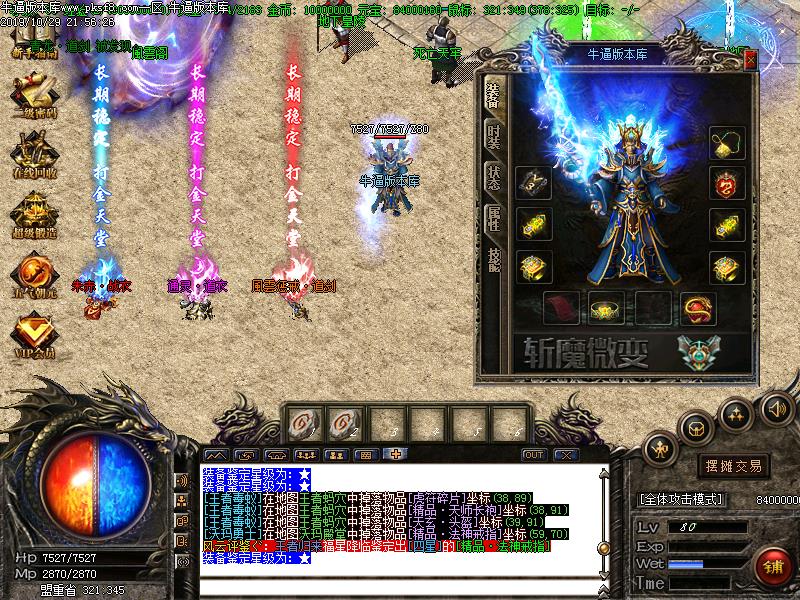The image size is (800, 600).
Task: Open the round red 铺 shop button
Action: coord(773,567)
